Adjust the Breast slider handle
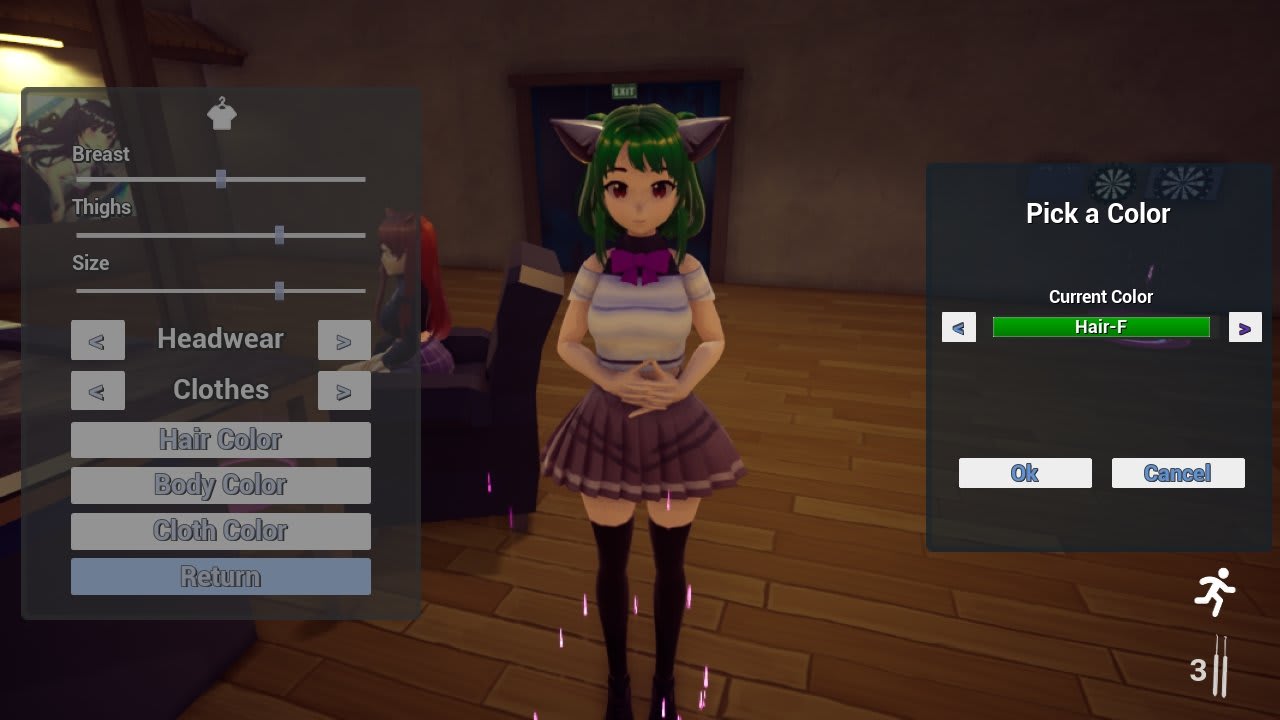This screenshot has height=720, width=1280. click(221, 179)
